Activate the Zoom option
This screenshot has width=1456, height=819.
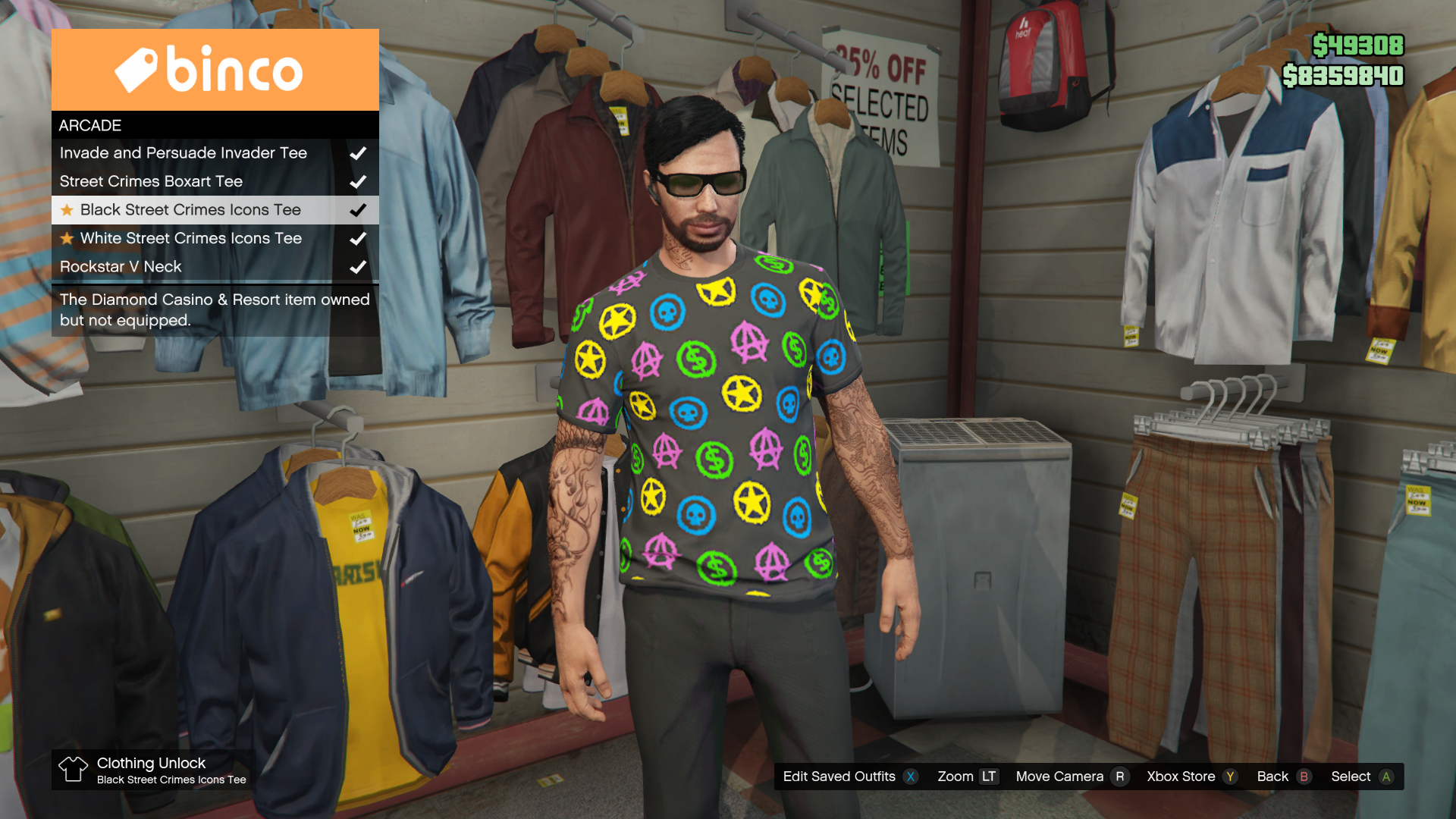[x=967, y=777]
